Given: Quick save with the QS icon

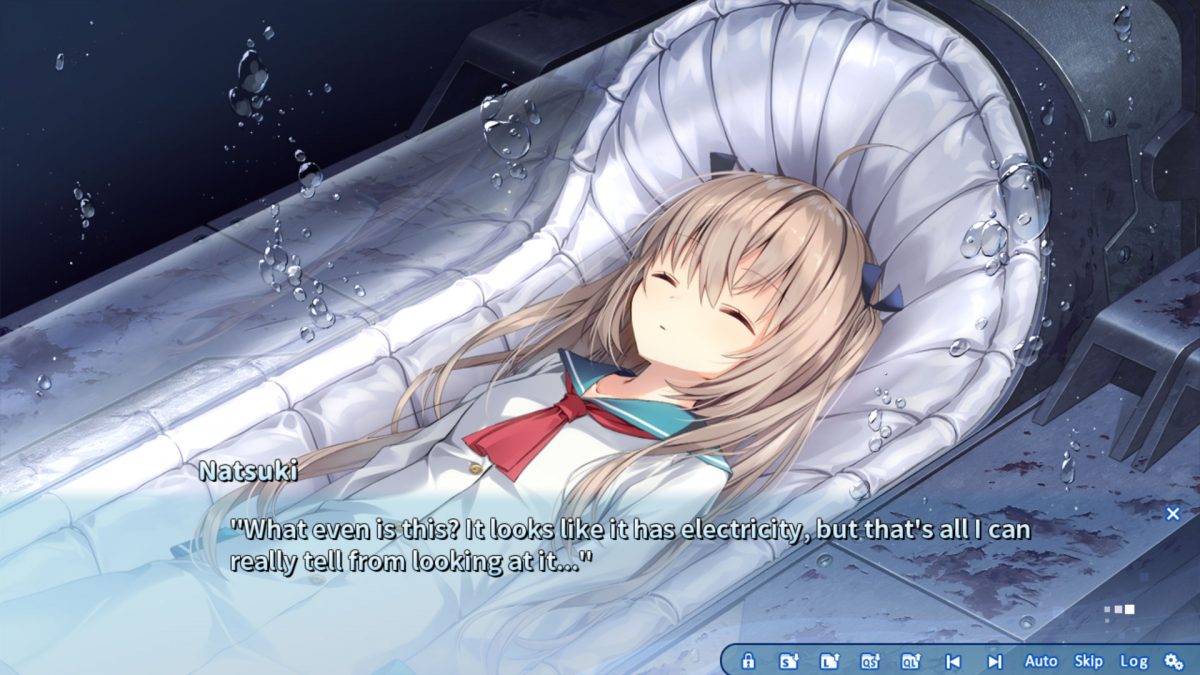Looking at the screenshot, I should 870,661.
